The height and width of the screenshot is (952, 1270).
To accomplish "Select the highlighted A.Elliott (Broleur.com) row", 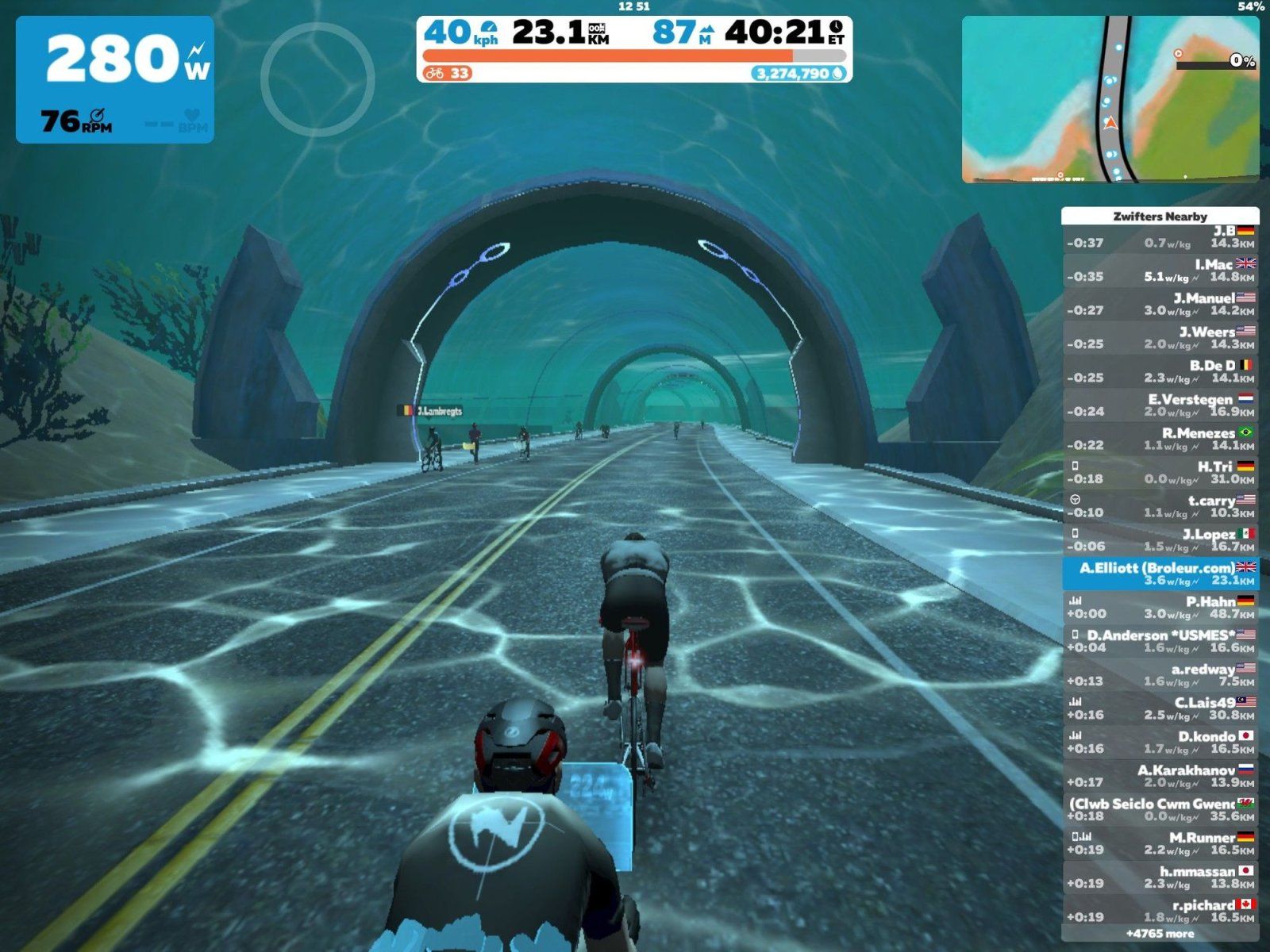I will click(1160, 574).
